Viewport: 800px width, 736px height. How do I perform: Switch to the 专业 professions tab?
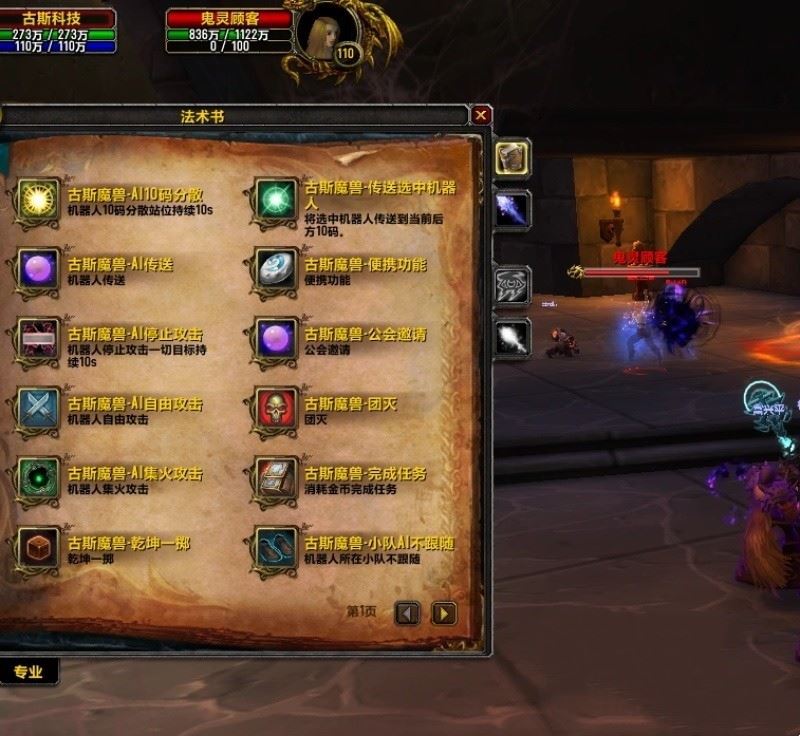pyautogui.click(x=28, y=672)
